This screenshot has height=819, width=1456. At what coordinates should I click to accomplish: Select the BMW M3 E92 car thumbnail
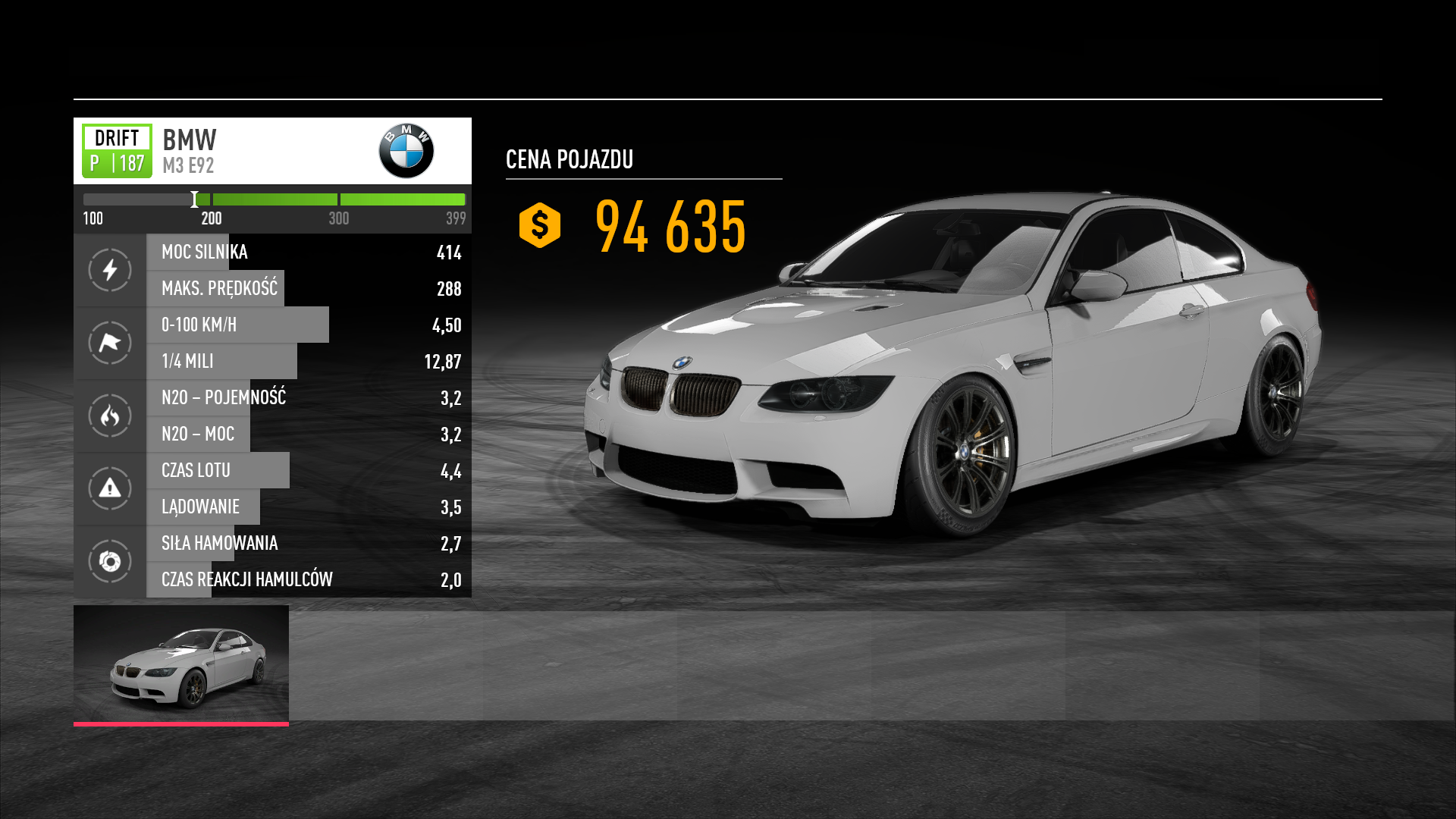point(181,665)
